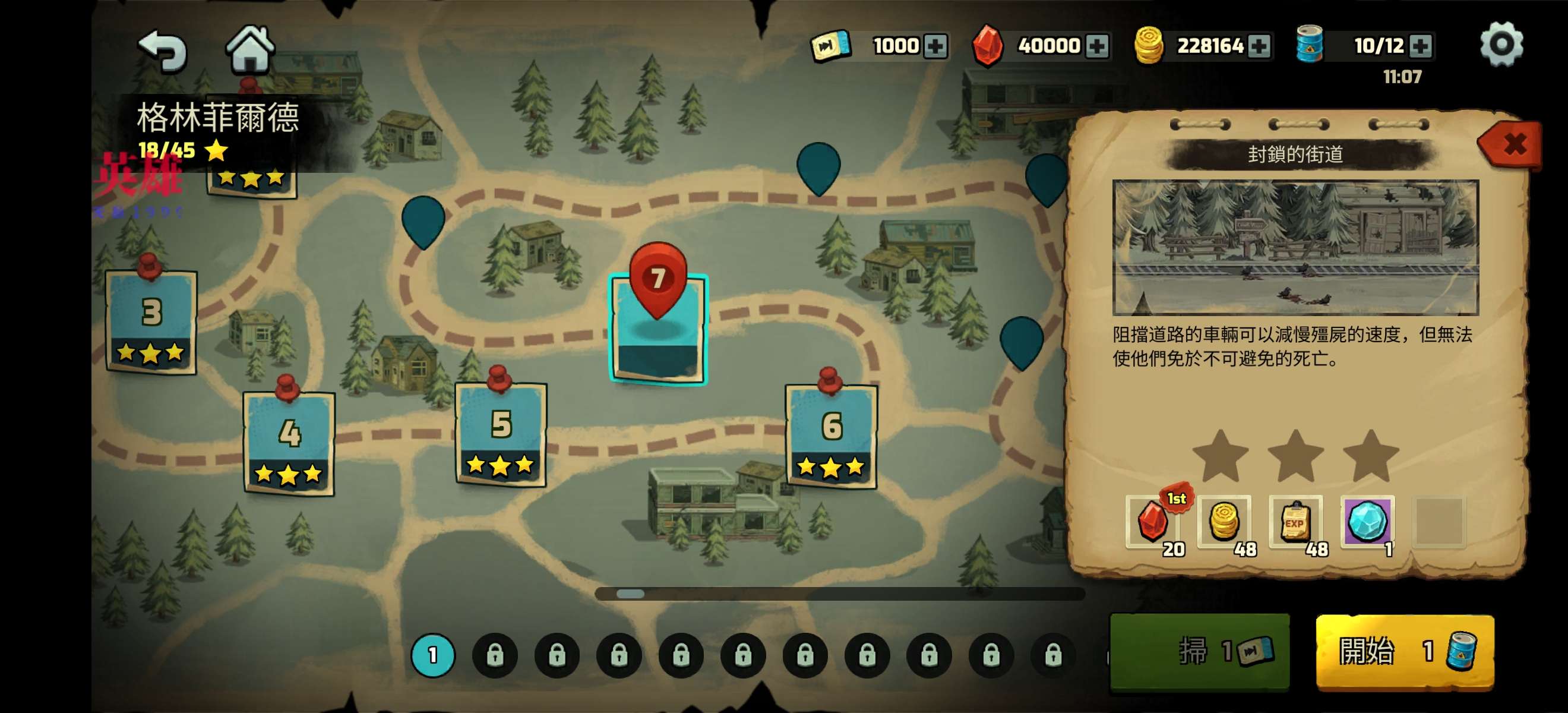Inspect the EXP clipboard reward

(1295, 521)
